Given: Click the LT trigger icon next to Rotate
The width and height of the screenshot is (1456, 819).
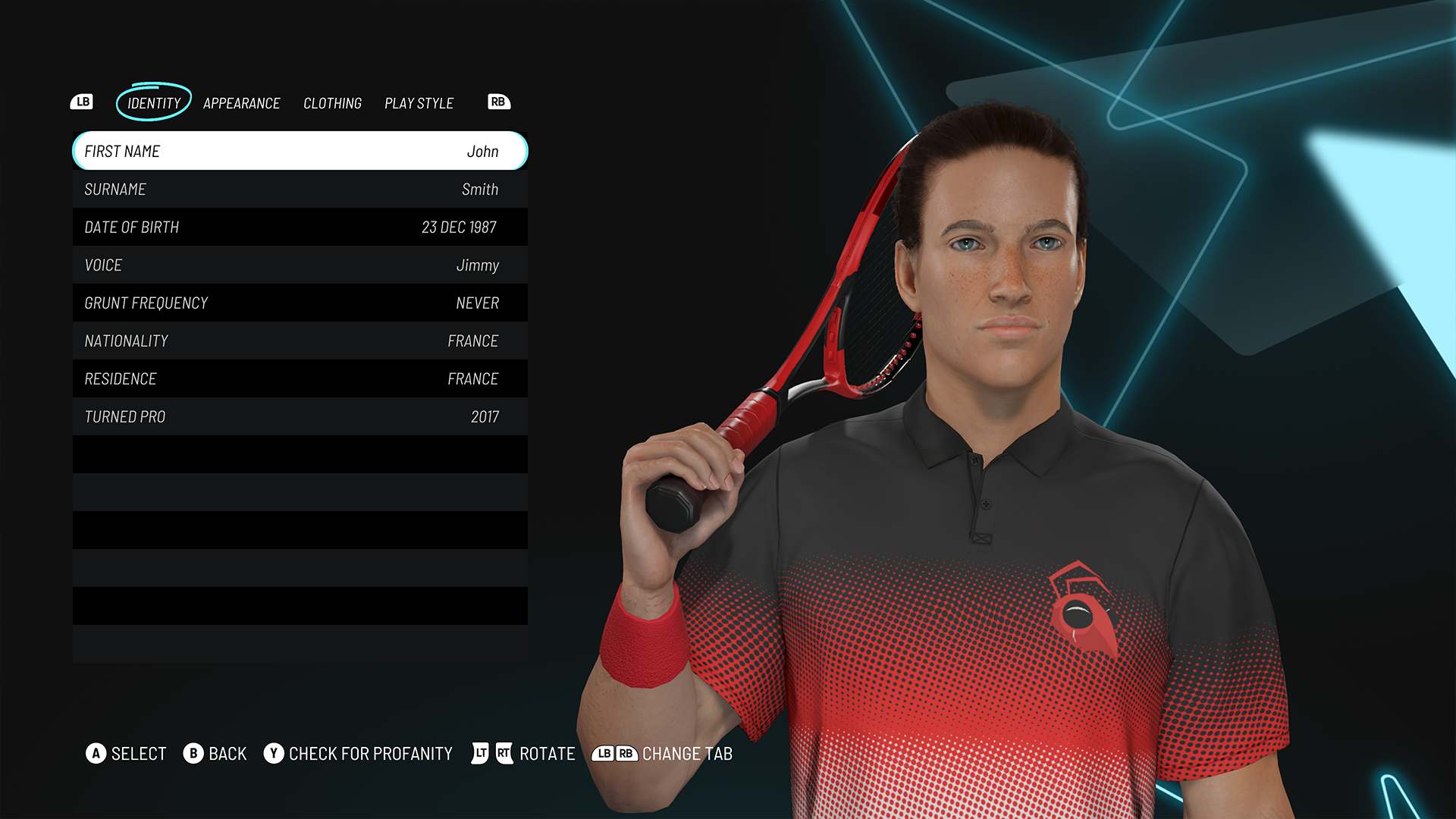Looking at the screenshot, I should [479, 754].
